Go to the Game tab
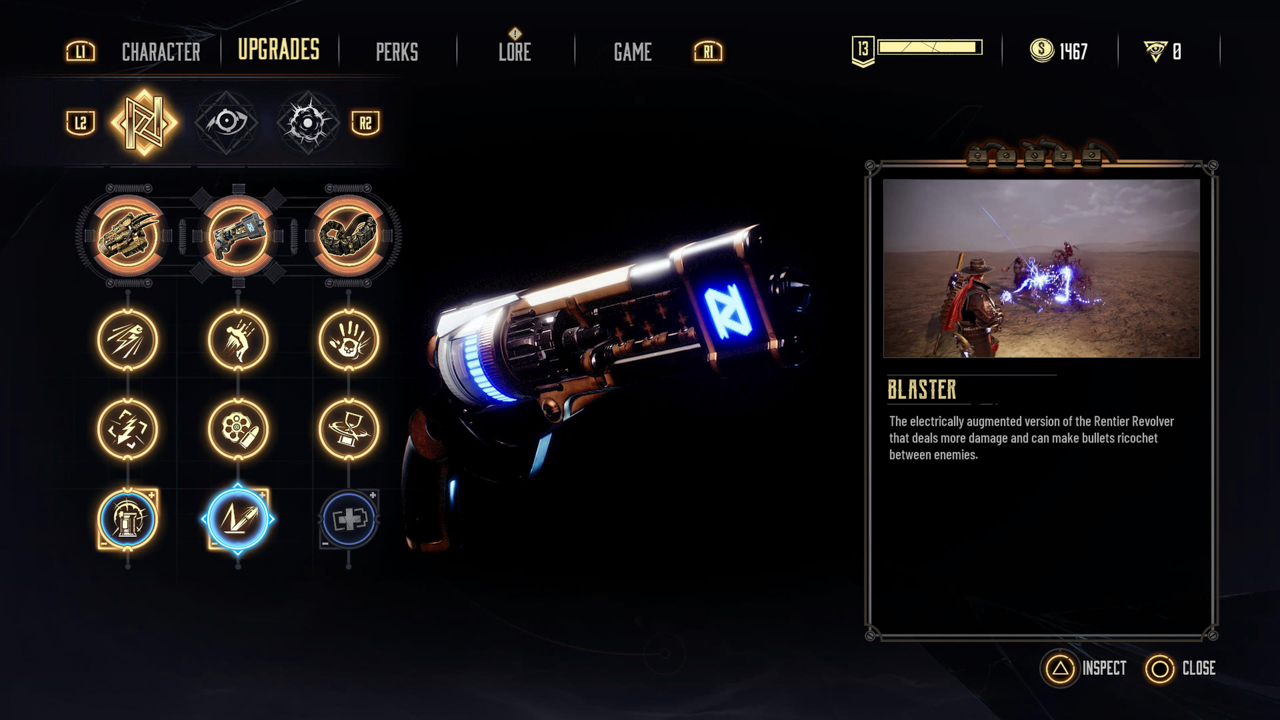Viewport: 1280px width, 720px height. (x=632, y=51)
